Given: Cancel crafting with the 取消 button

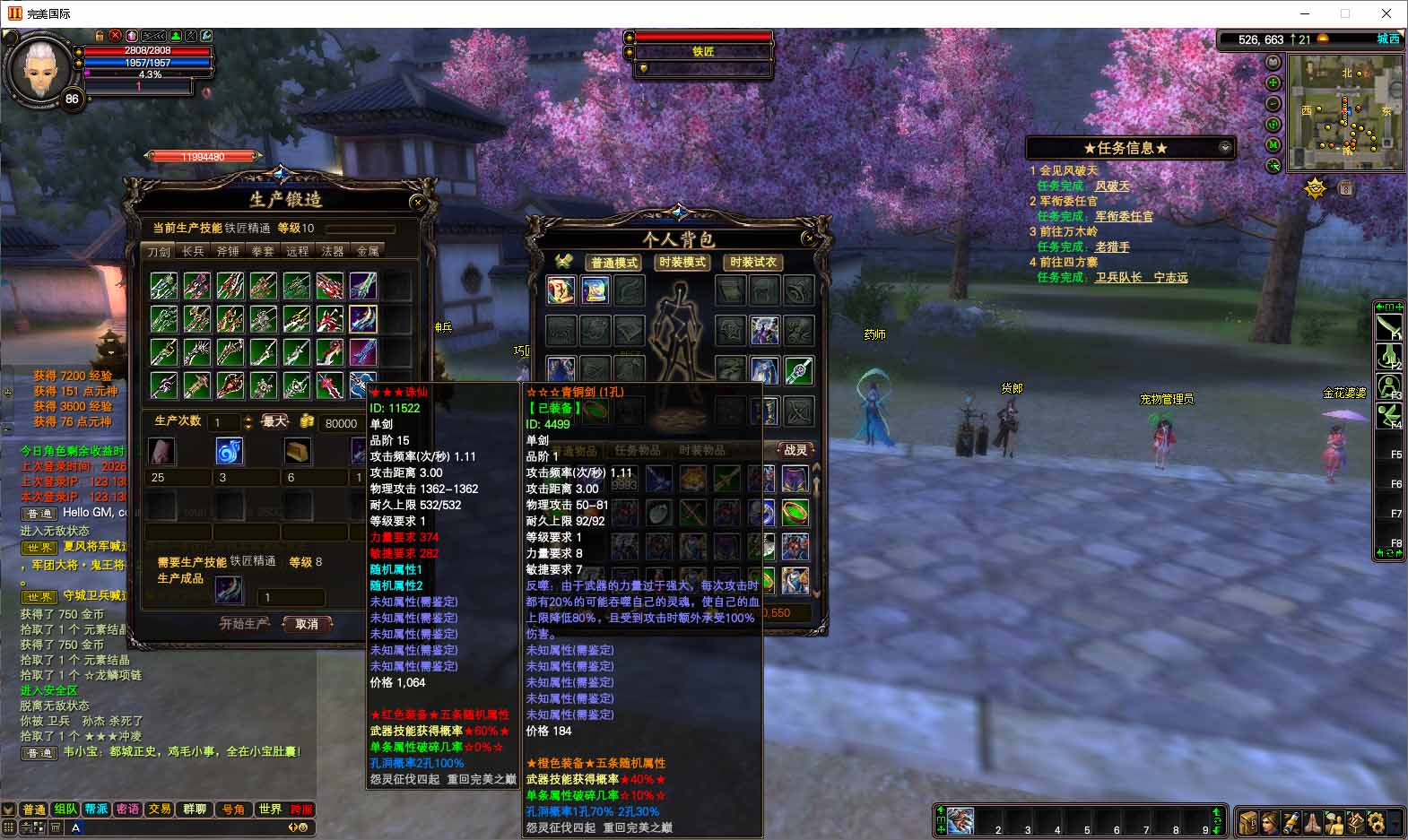Looking at the screenshot, I should pyautogui.click(x=307, y=624).
